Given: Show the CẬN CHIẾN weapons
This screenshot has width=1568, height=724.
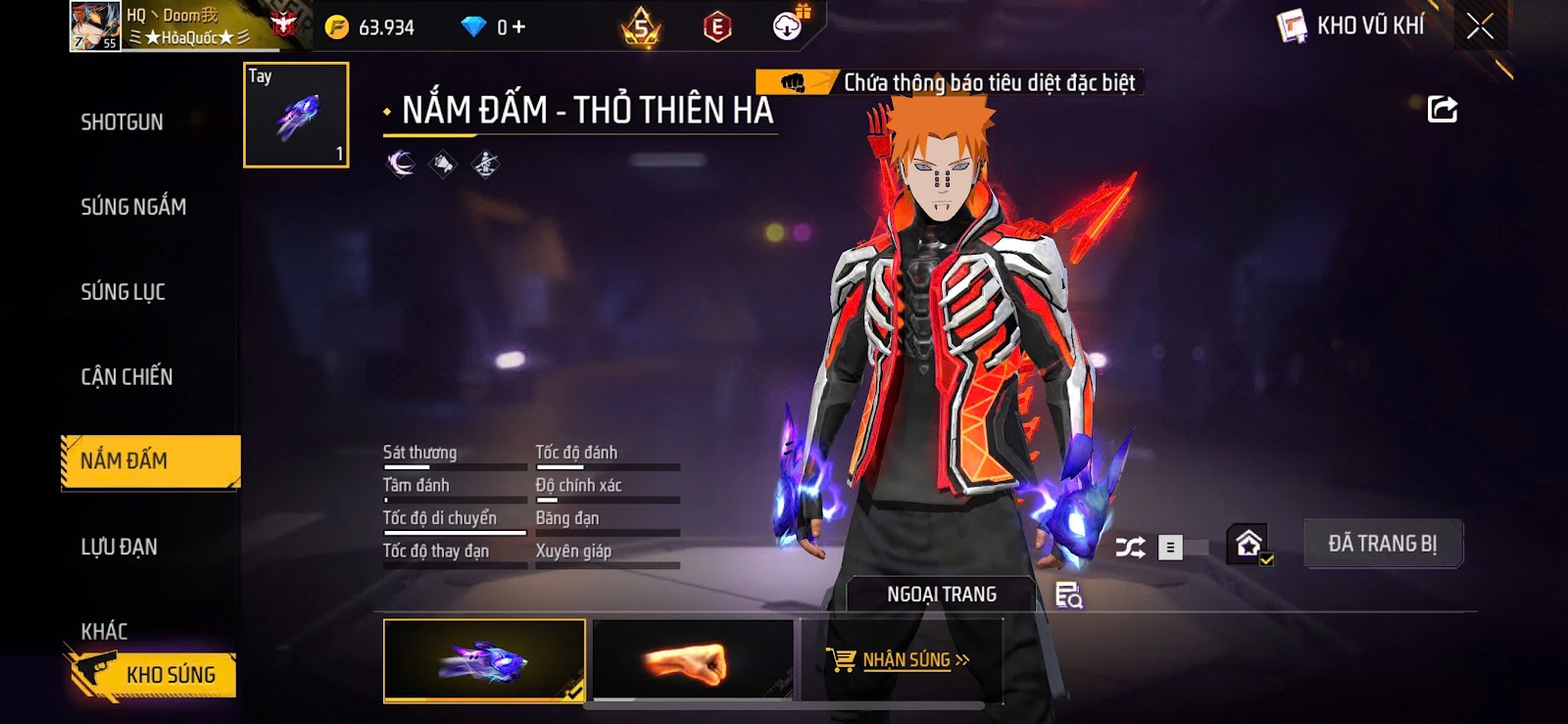Looking at the screenshot, I should (126, 377).
